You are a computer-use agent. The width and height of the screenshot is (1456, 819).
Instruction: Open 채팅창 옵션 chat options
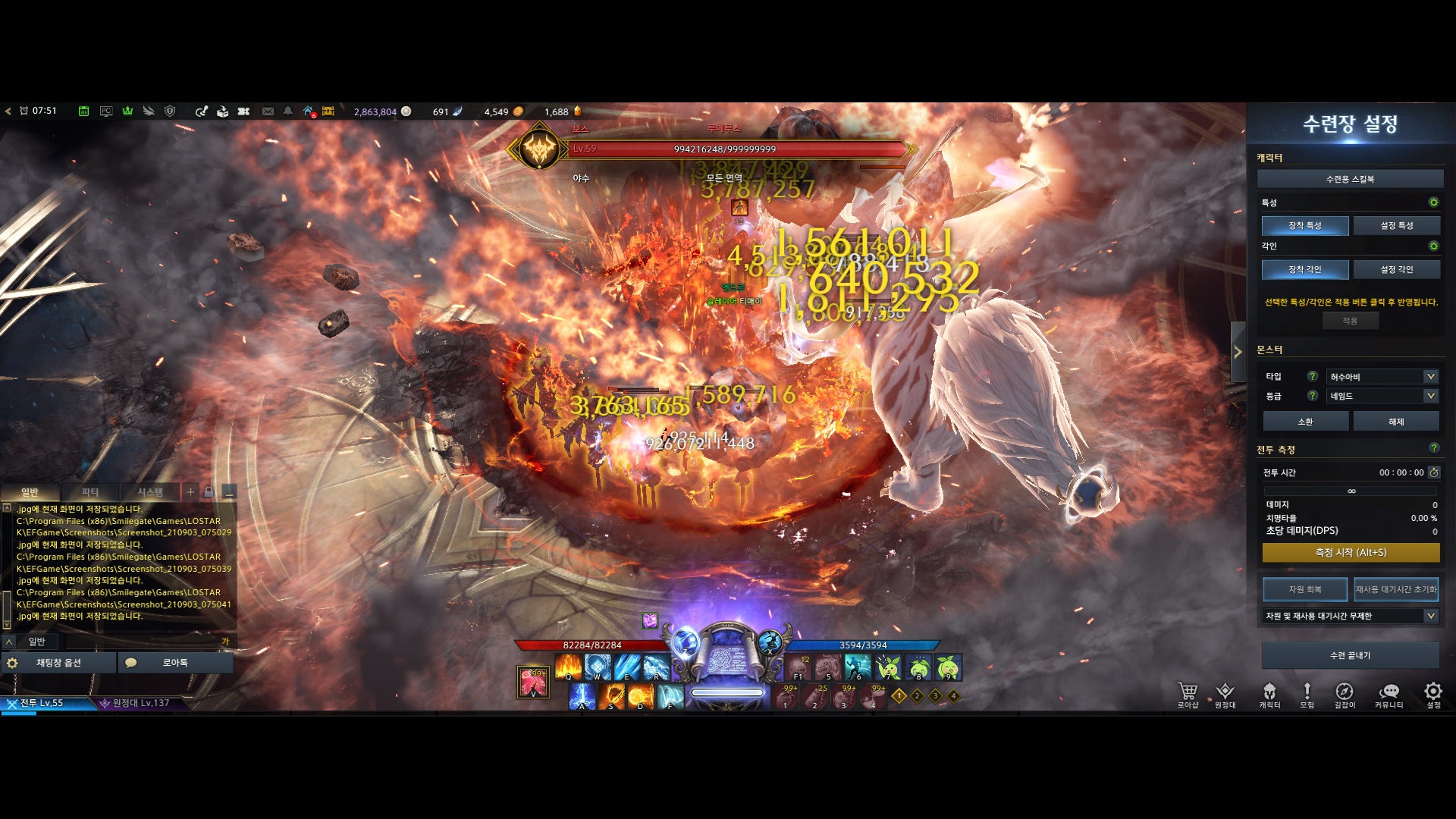pos(58,663)
